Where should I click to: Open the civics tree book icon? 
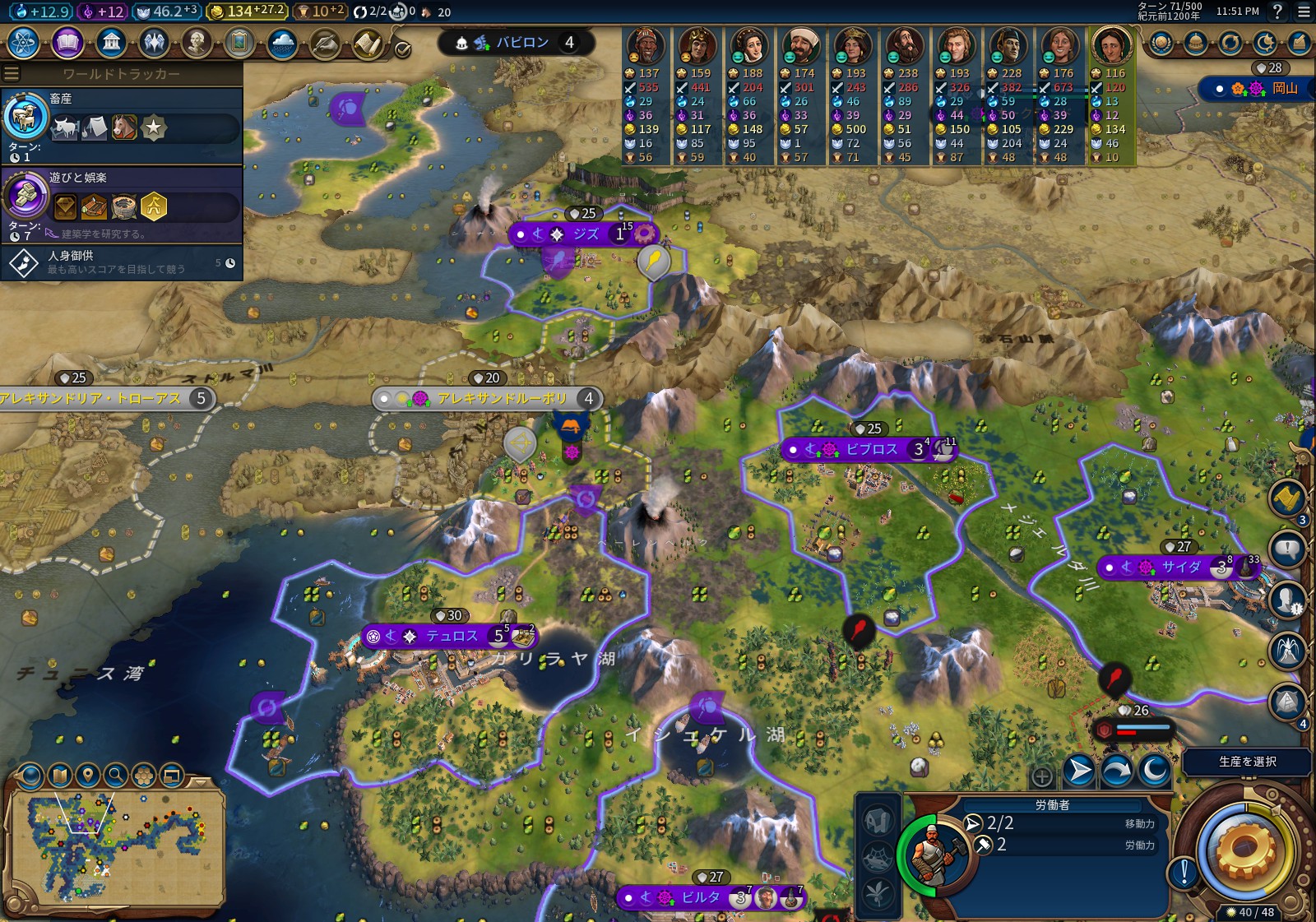coord(67,43)
